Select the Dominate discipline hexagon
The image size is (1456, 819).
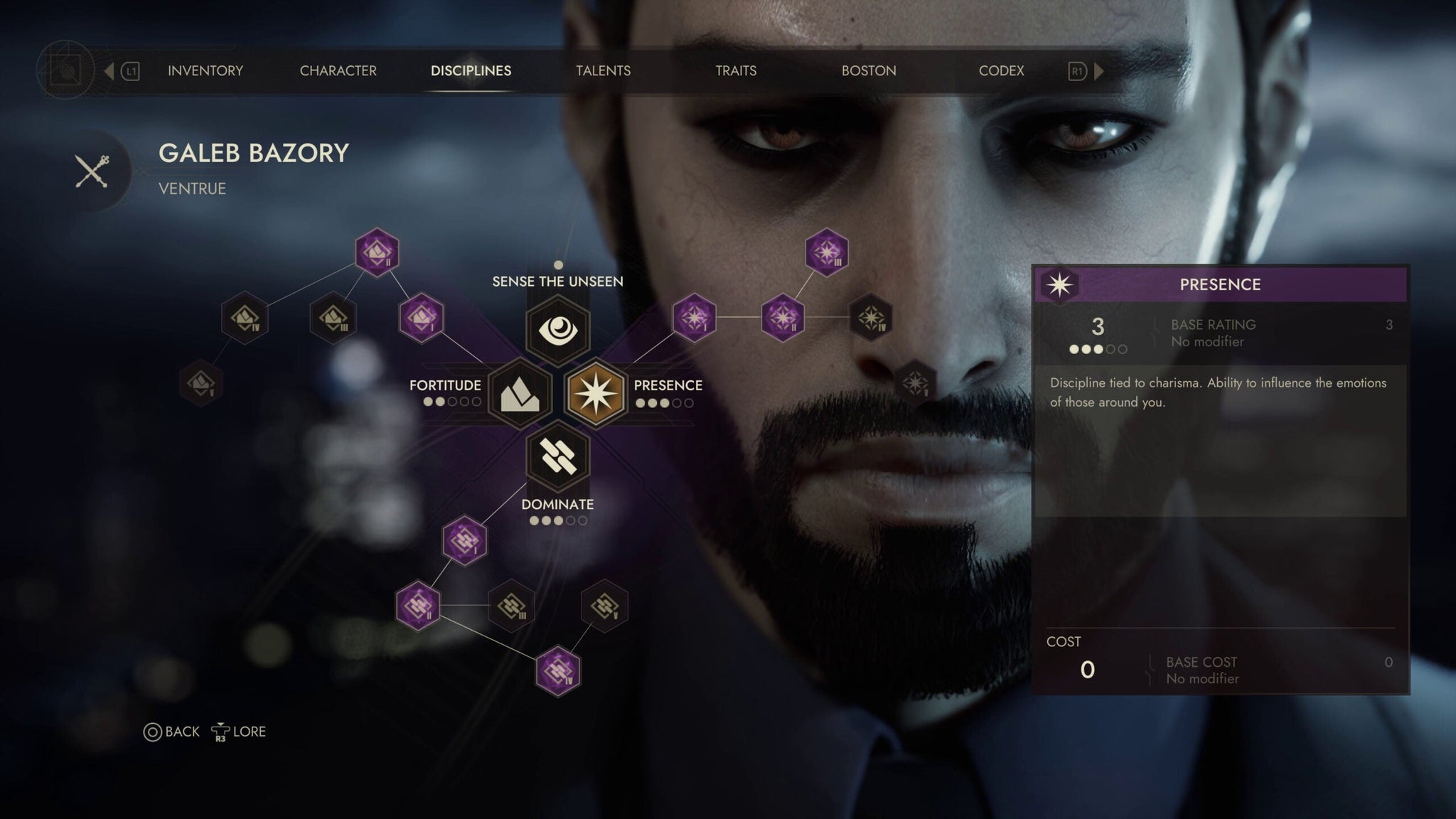pos(558,456)
